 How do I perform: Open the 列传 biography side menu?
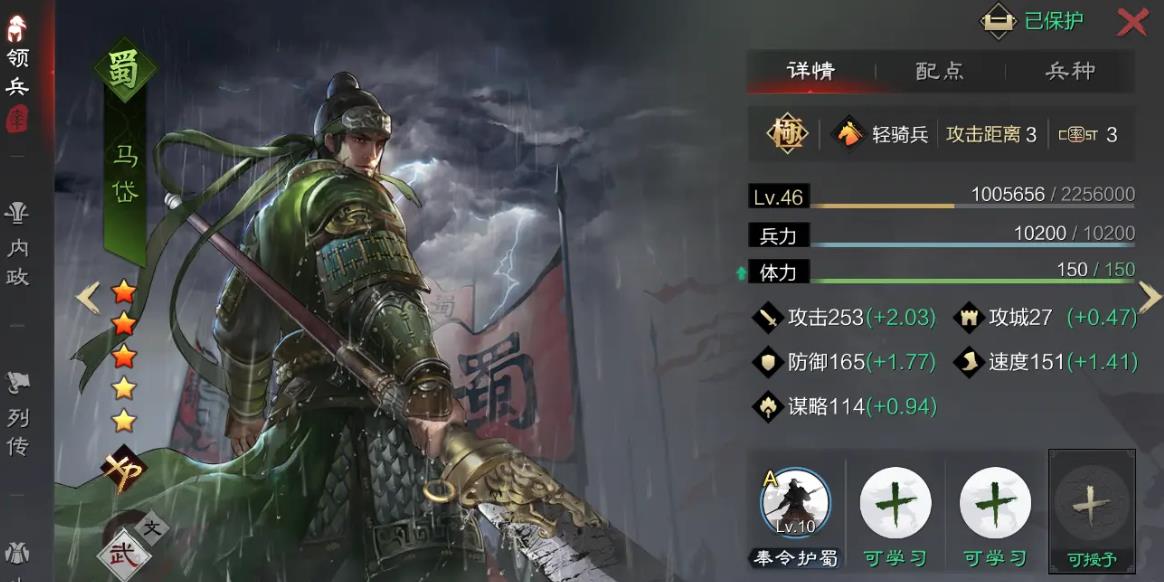tap(17, 415)
